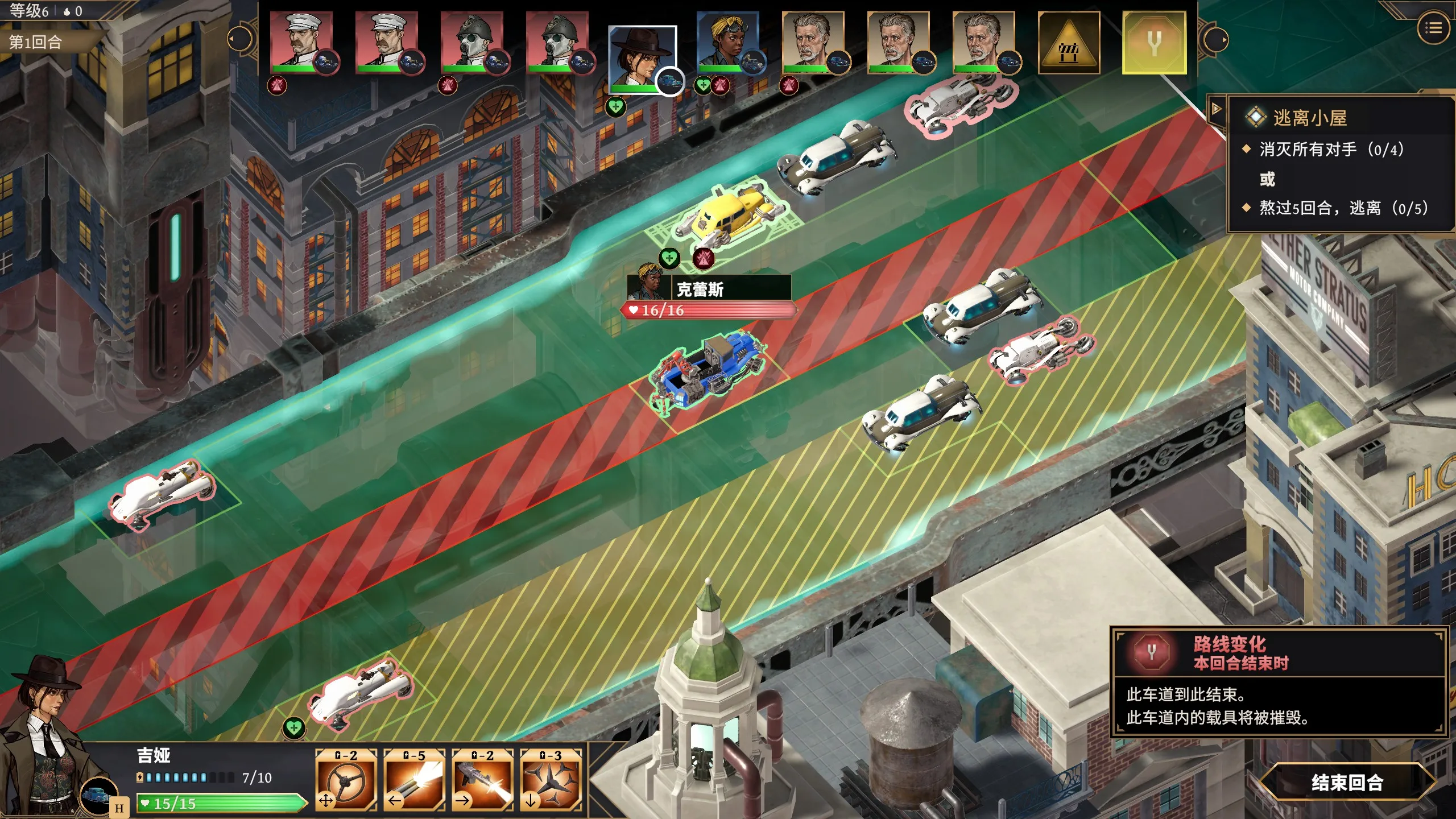This screenshot has width=1456, height=819.
Task: Activate the steering wheel ability
Action: click(346, 780)
